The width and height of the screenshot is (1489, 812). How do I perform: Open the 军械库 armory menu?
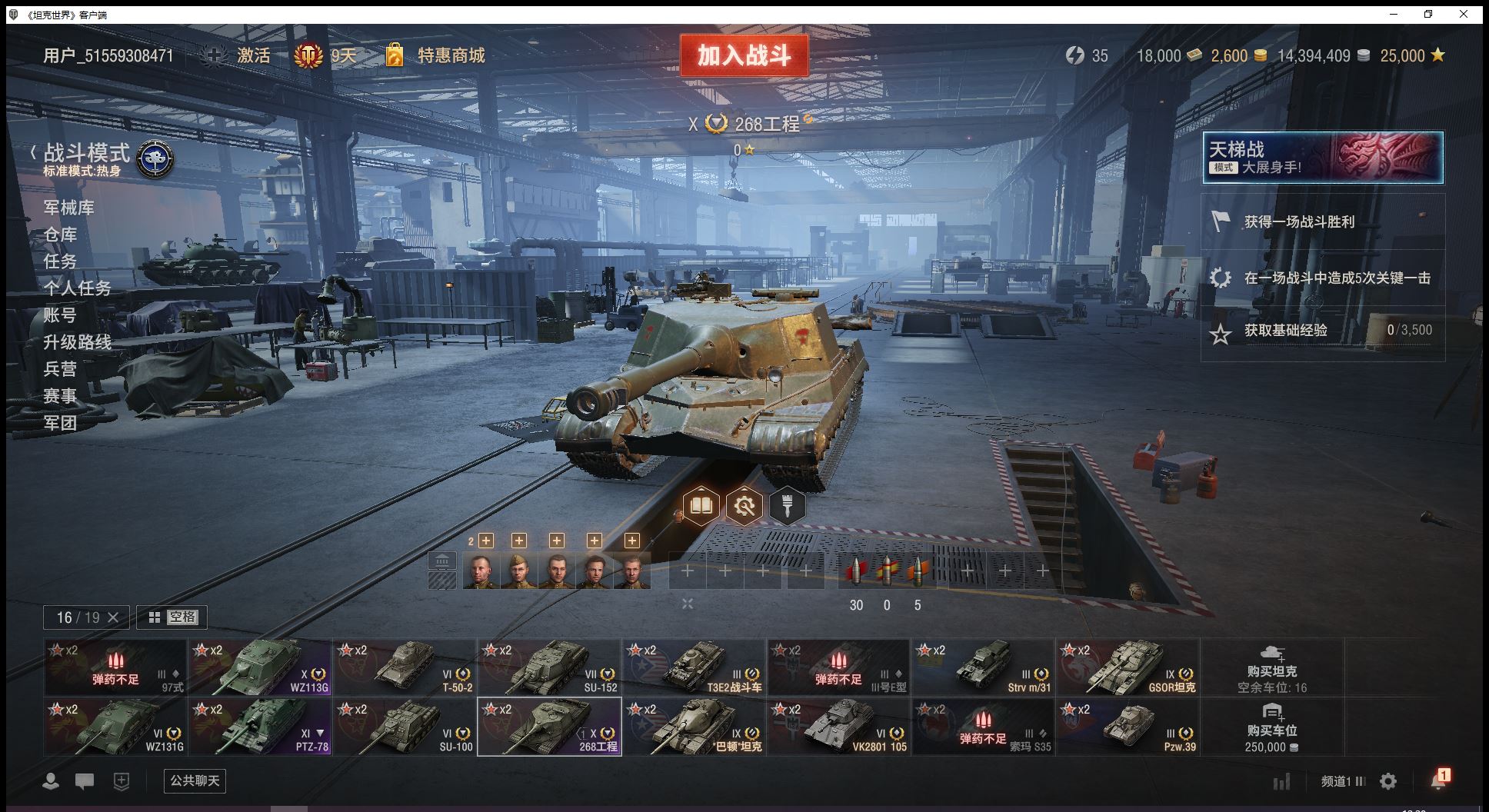[69, 208]
